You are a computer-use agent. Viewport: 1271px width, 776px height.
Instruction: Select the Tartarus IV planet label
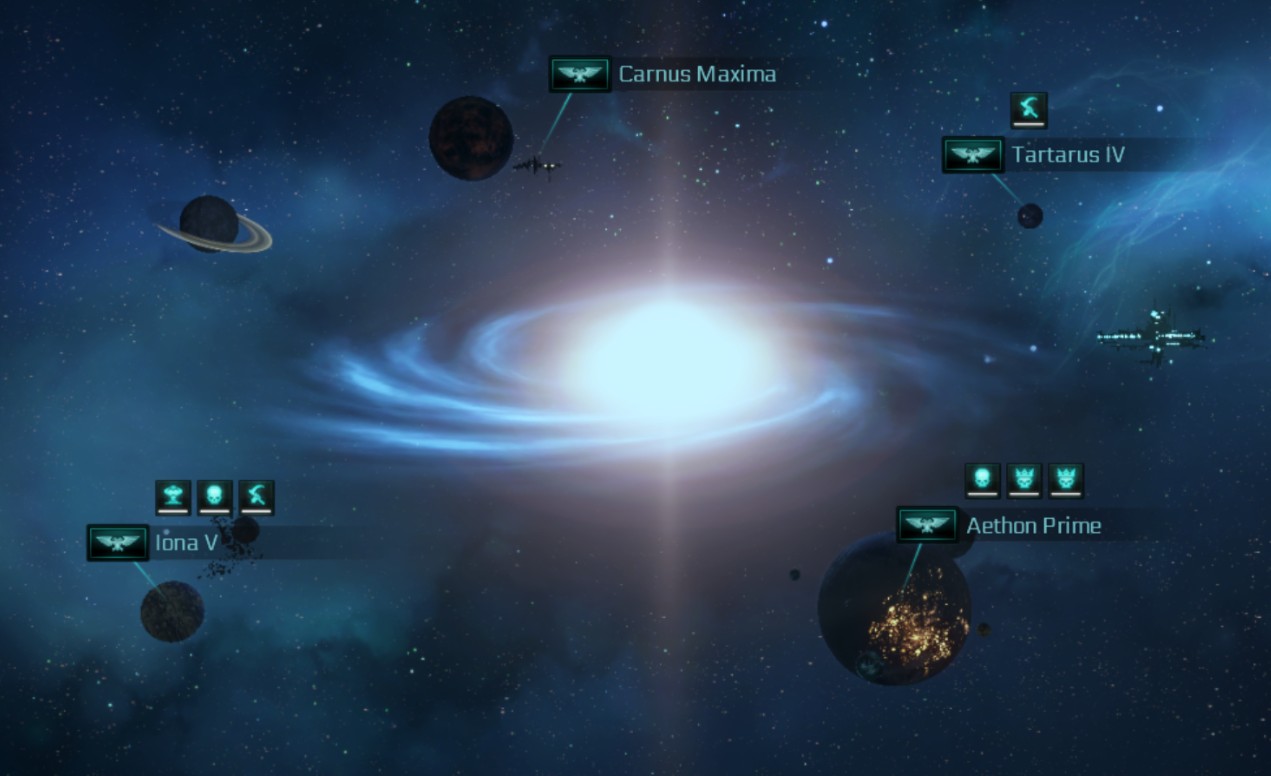click(1068, 155)
